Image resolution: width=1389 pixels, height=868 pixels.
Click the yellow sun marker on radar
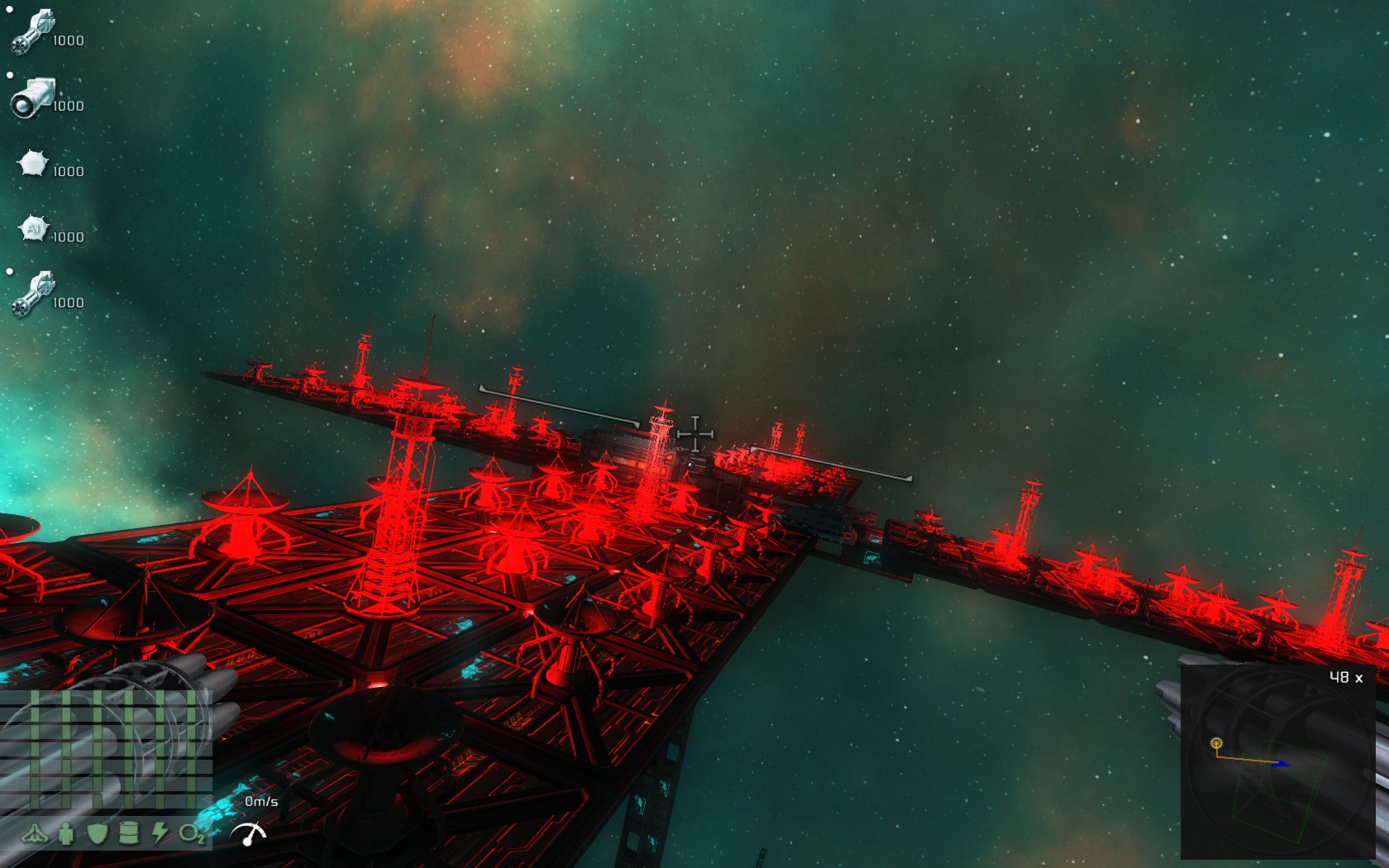tap(1216, 743)
